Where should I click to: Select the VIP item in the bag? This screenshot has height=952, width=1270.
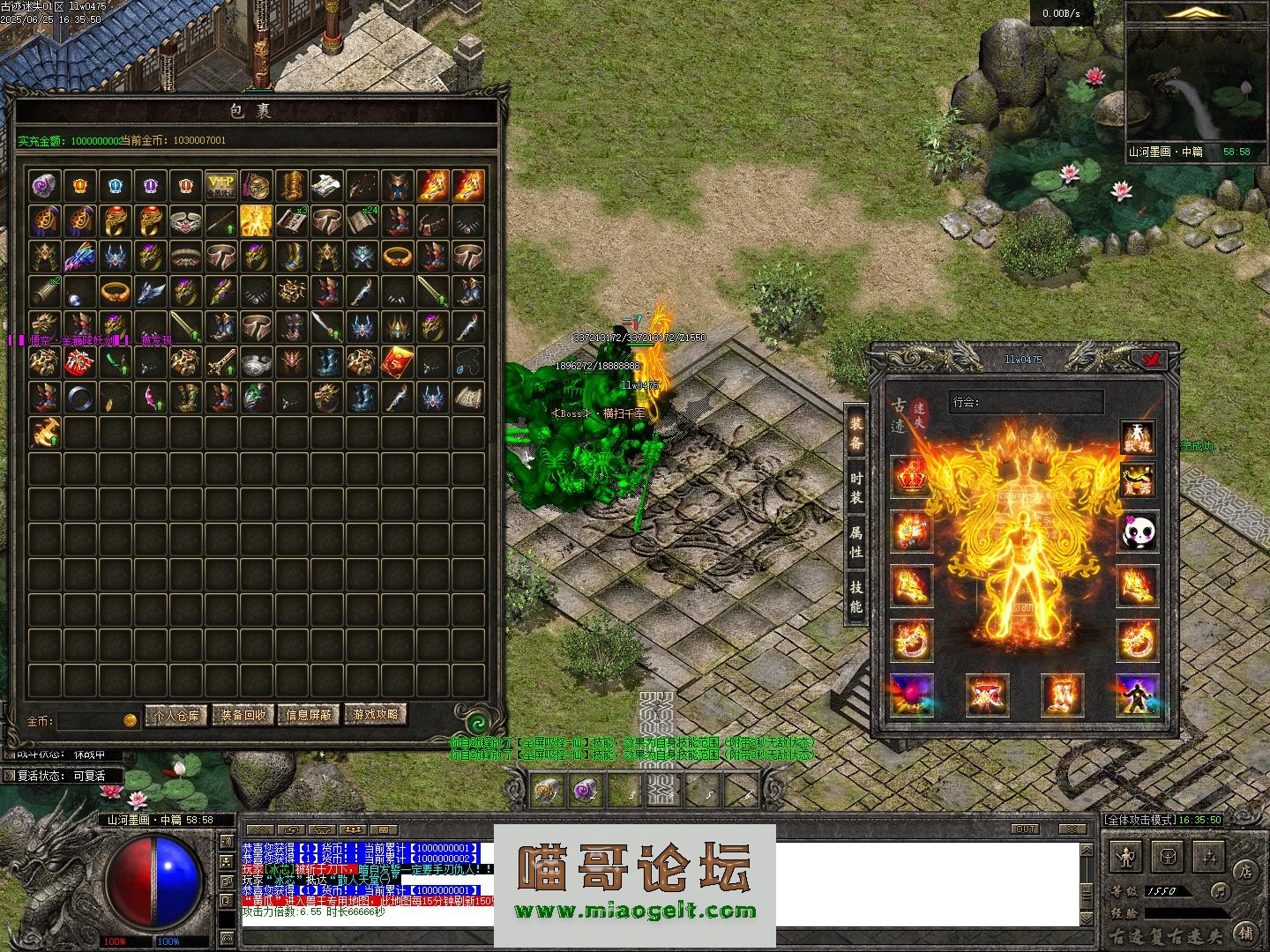click(220, 185)
